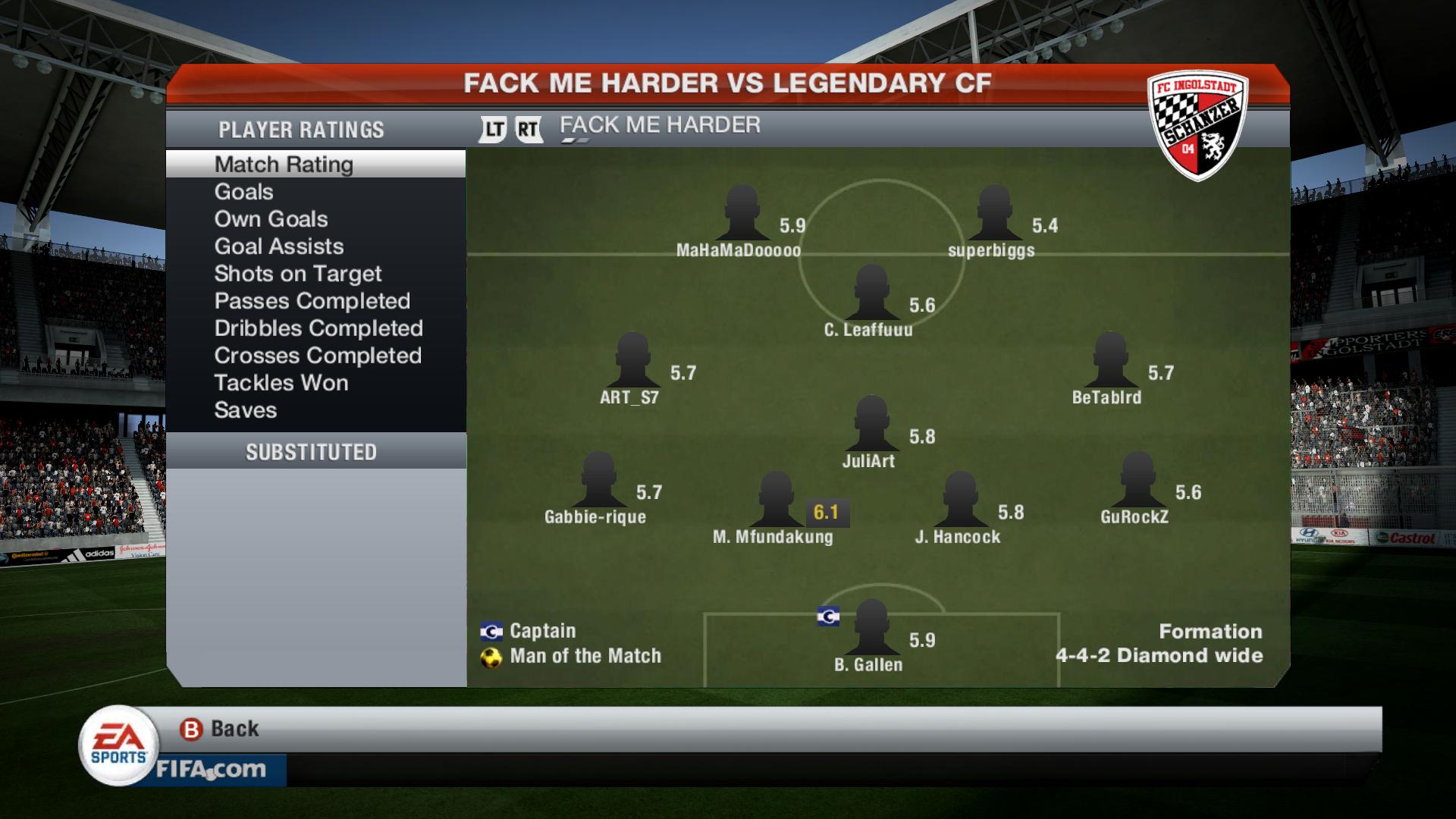Select the Match Rating stat entry
The height and width of the screenshot is (819, 1456).
[284, 165]
